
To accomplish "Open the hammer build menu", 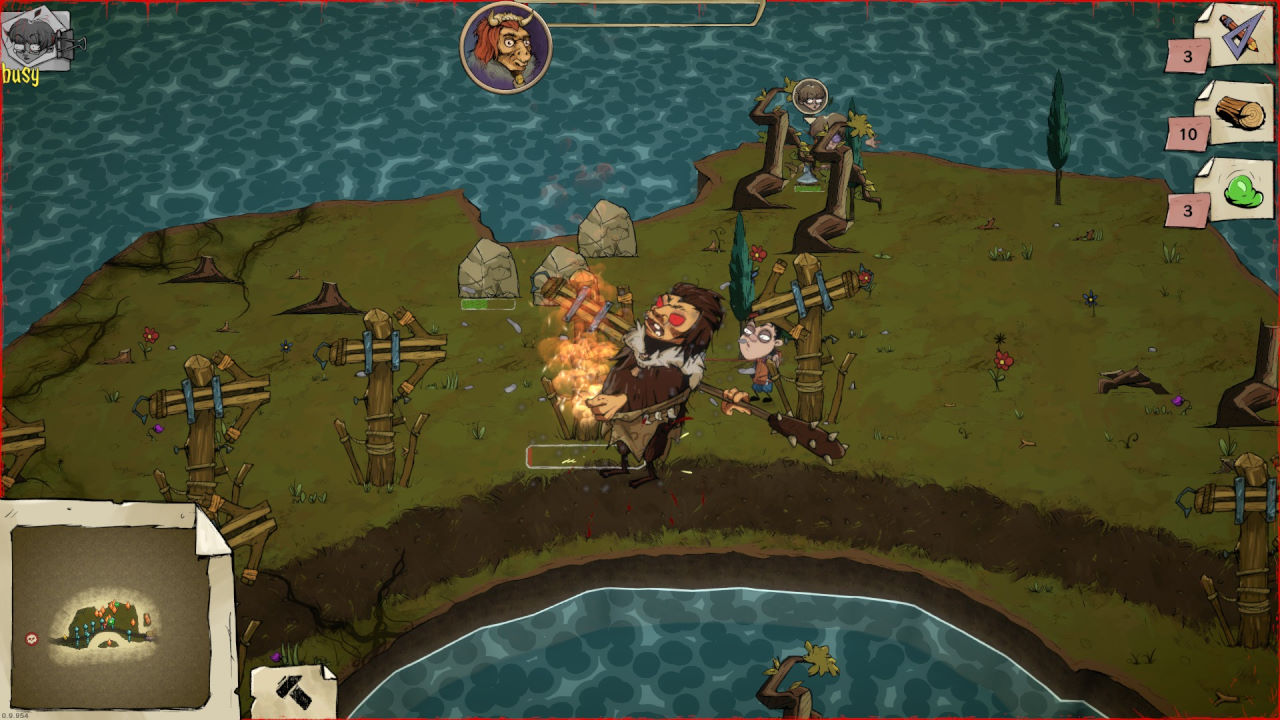I will (291, 690).
